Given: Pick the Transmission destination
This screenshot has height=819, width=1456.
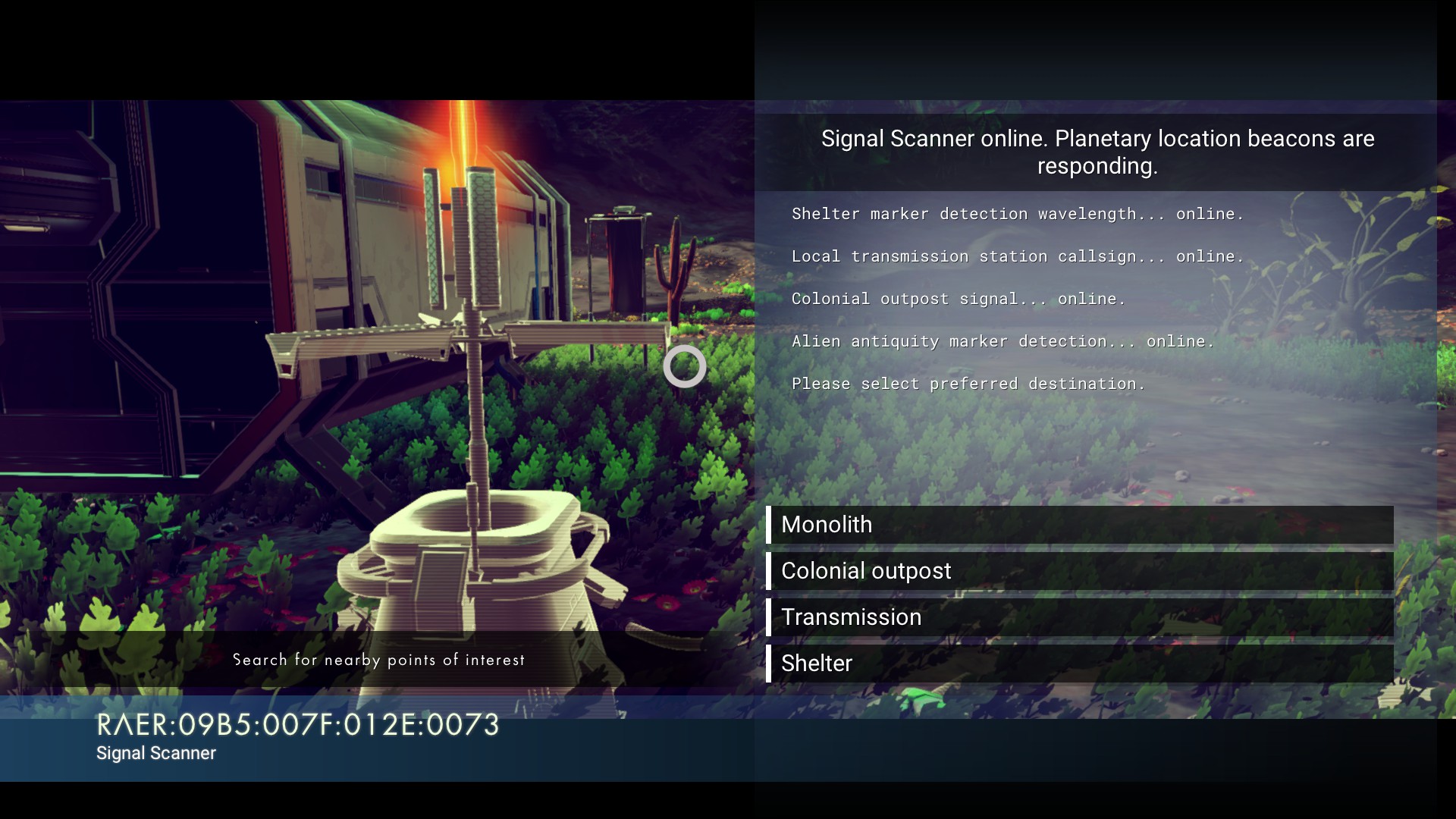Looking at the screenshot, I should (x=1079, y=617).
